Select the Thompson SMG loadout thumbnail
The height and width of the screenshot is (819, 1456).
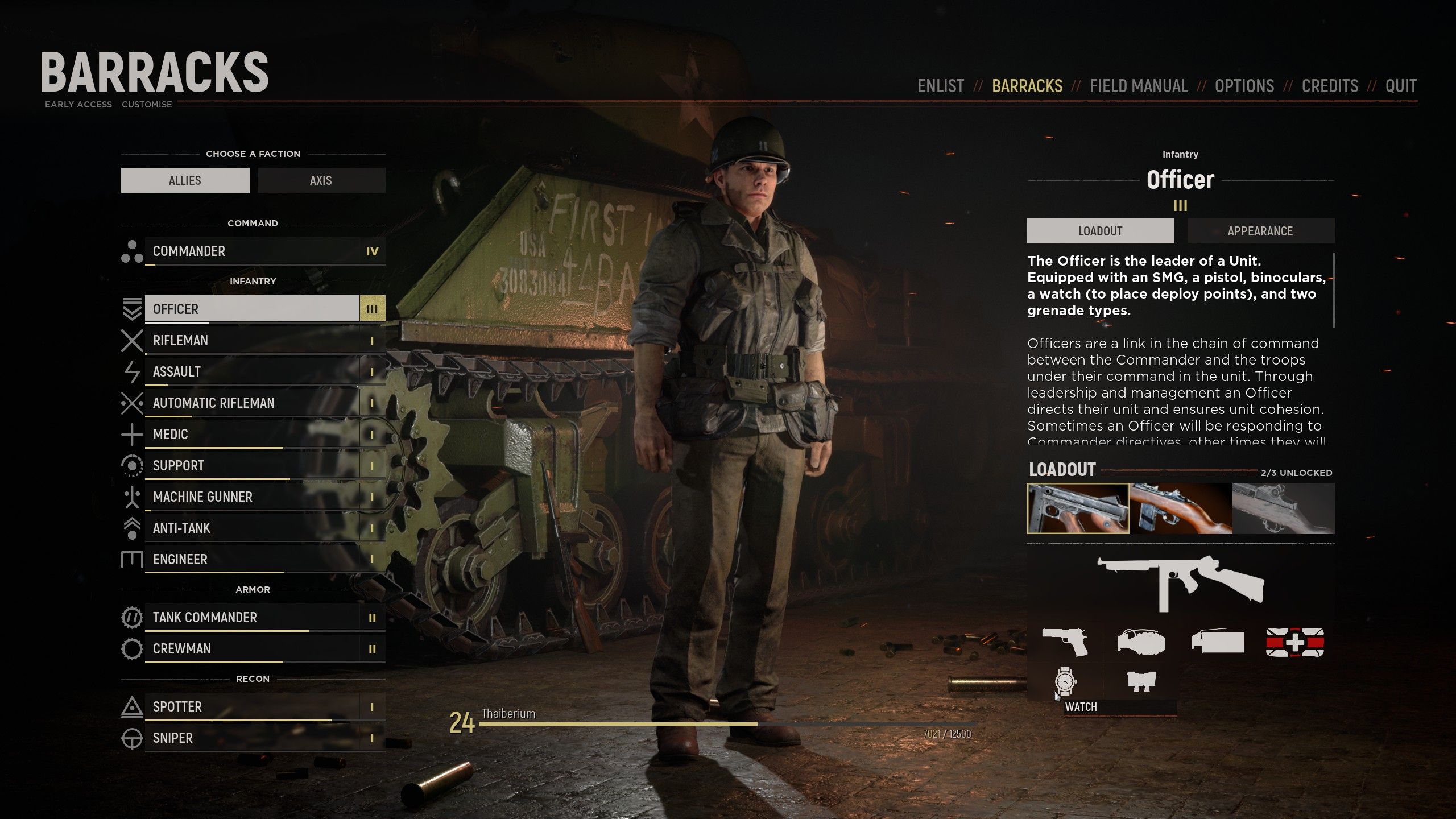click(1078, 508)
